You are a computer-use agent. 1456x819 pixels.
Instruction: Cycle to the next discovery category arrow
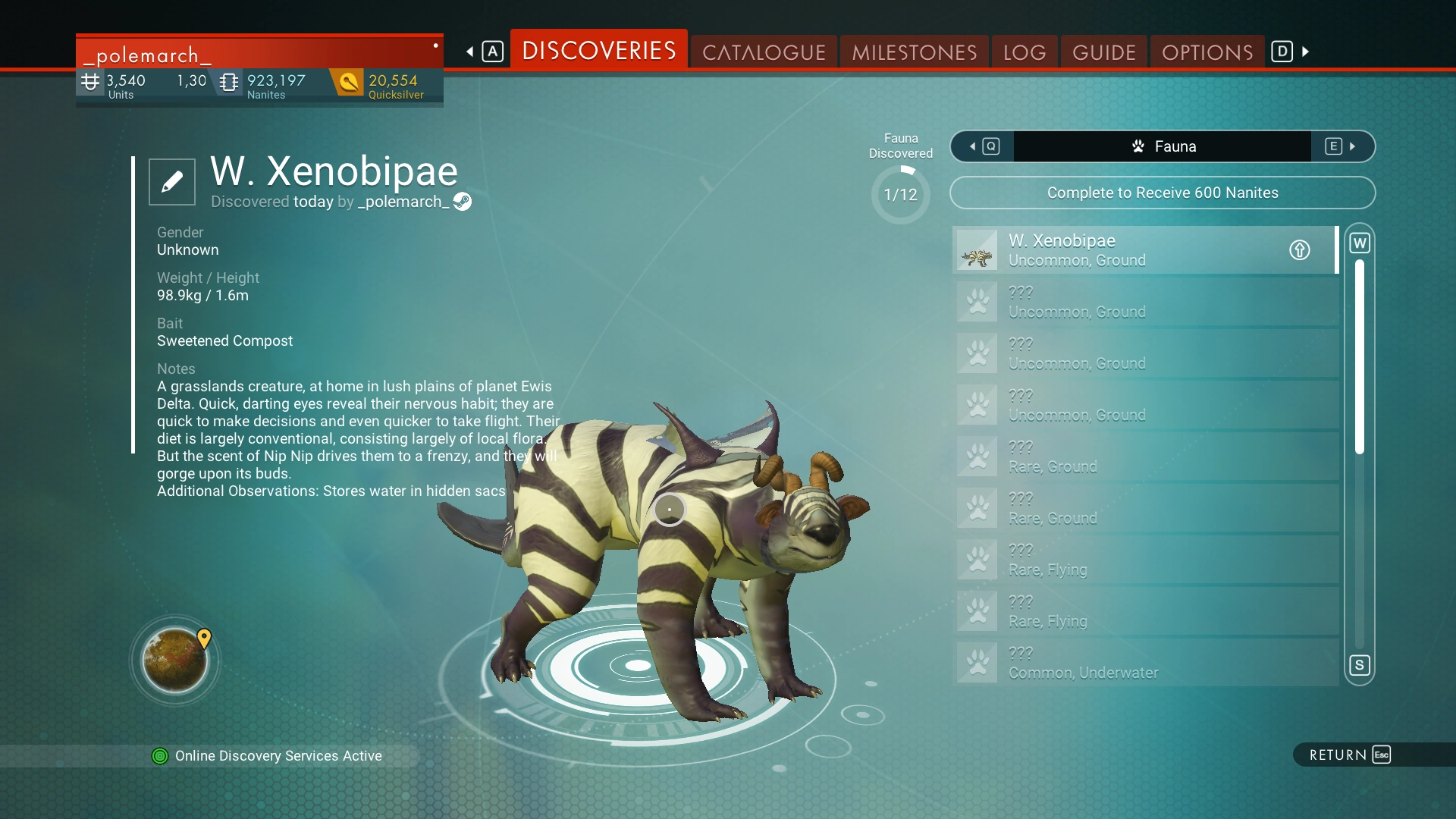click(x=1342, y=146)
